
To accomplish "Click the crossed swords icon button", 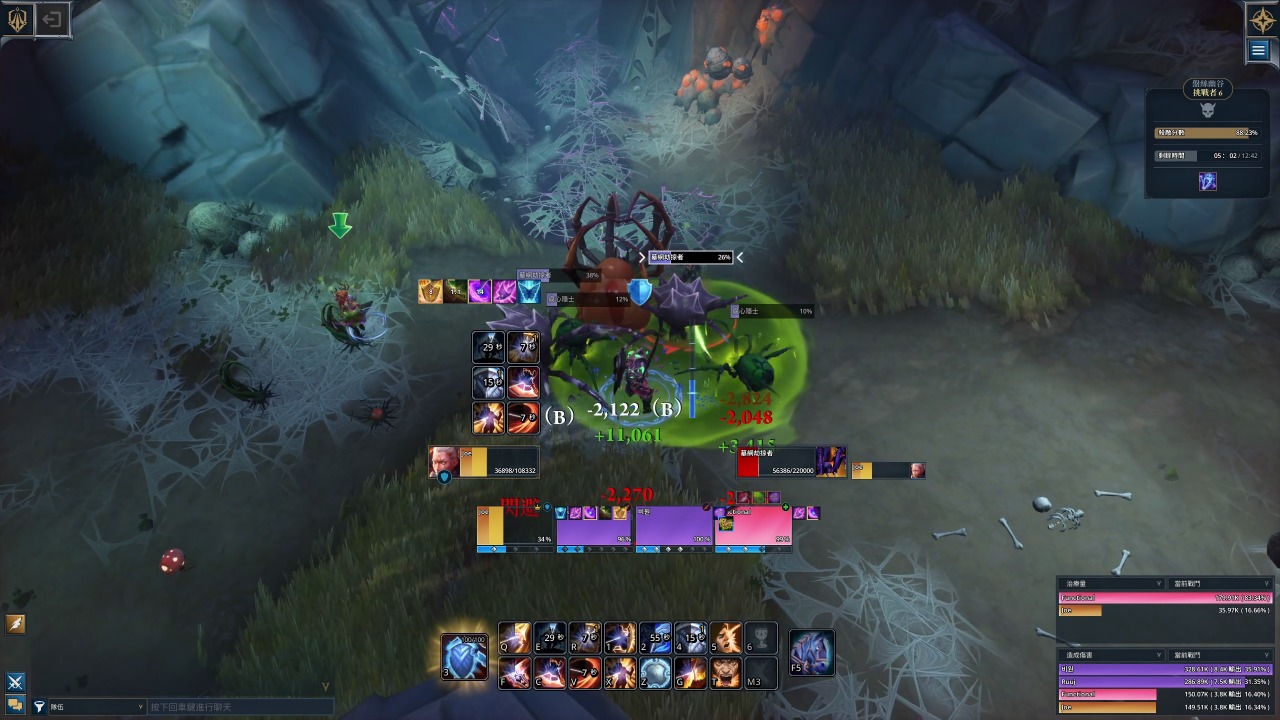I will [x=15, y=682].
